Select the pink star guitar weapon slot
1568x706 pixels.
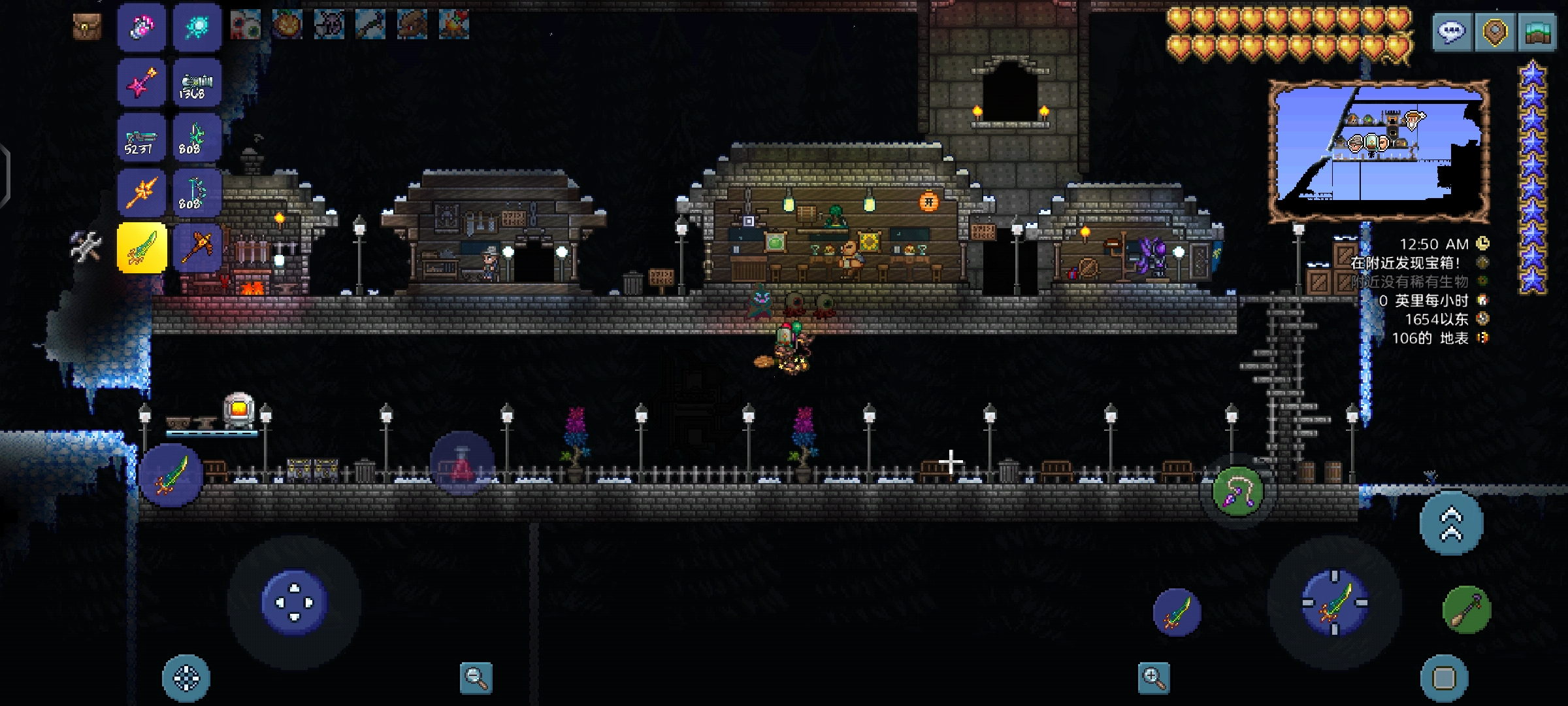coord(142,83)
